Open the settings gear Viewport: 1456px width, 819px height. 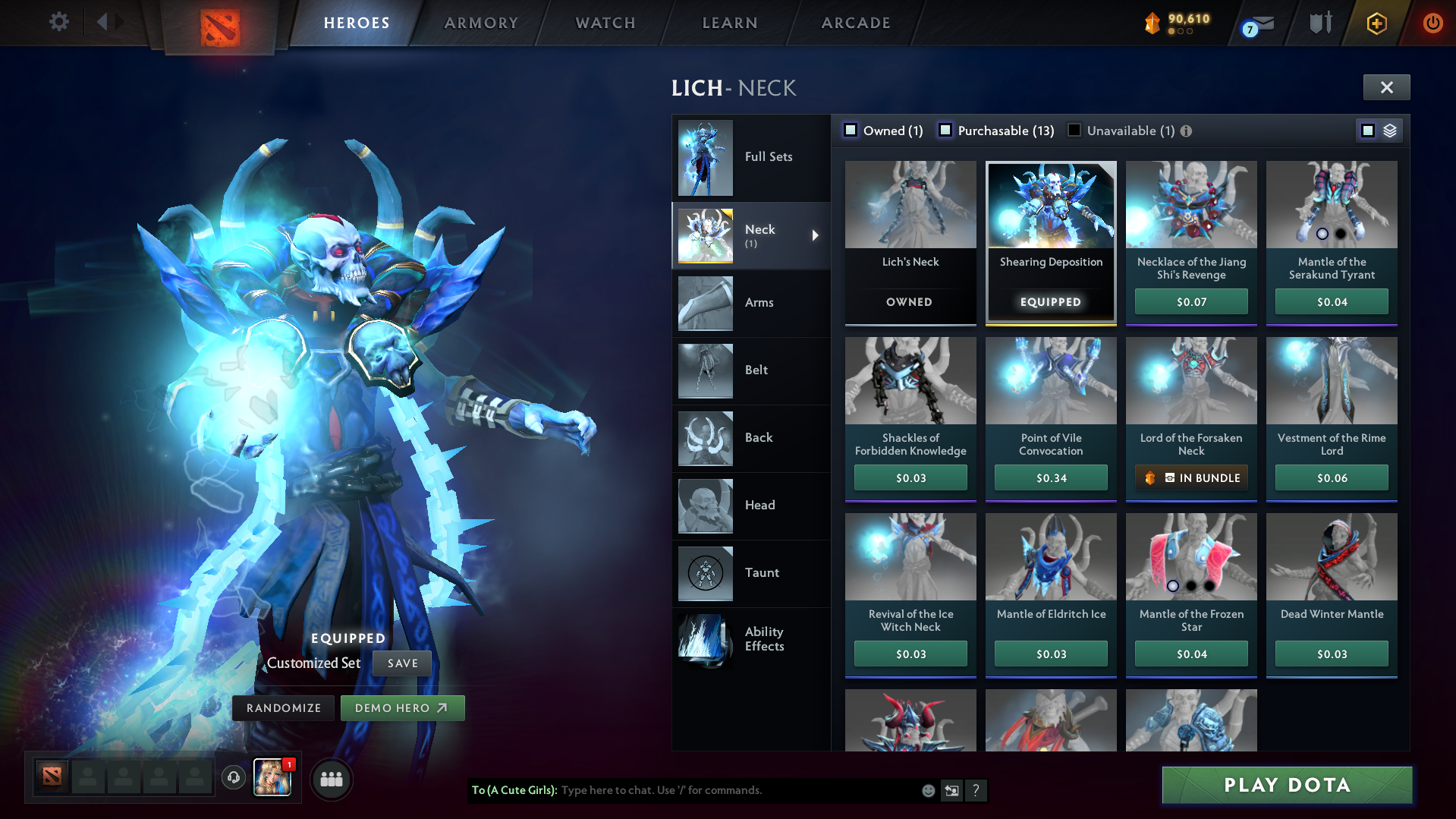pos(59,22)
